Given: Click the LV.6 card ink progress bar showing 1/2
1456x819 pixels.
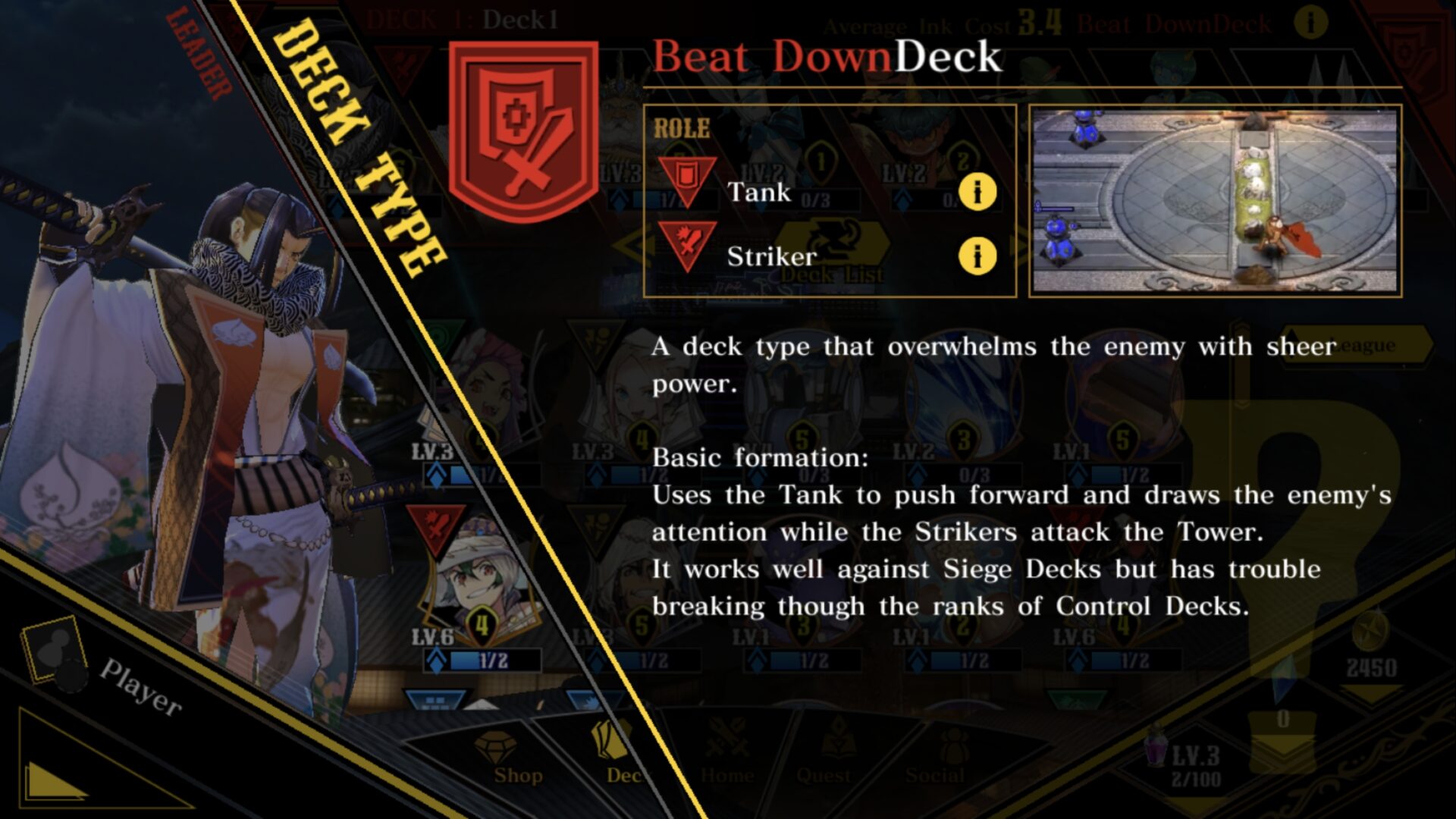Looking at the screenshot, I should 479,661.
